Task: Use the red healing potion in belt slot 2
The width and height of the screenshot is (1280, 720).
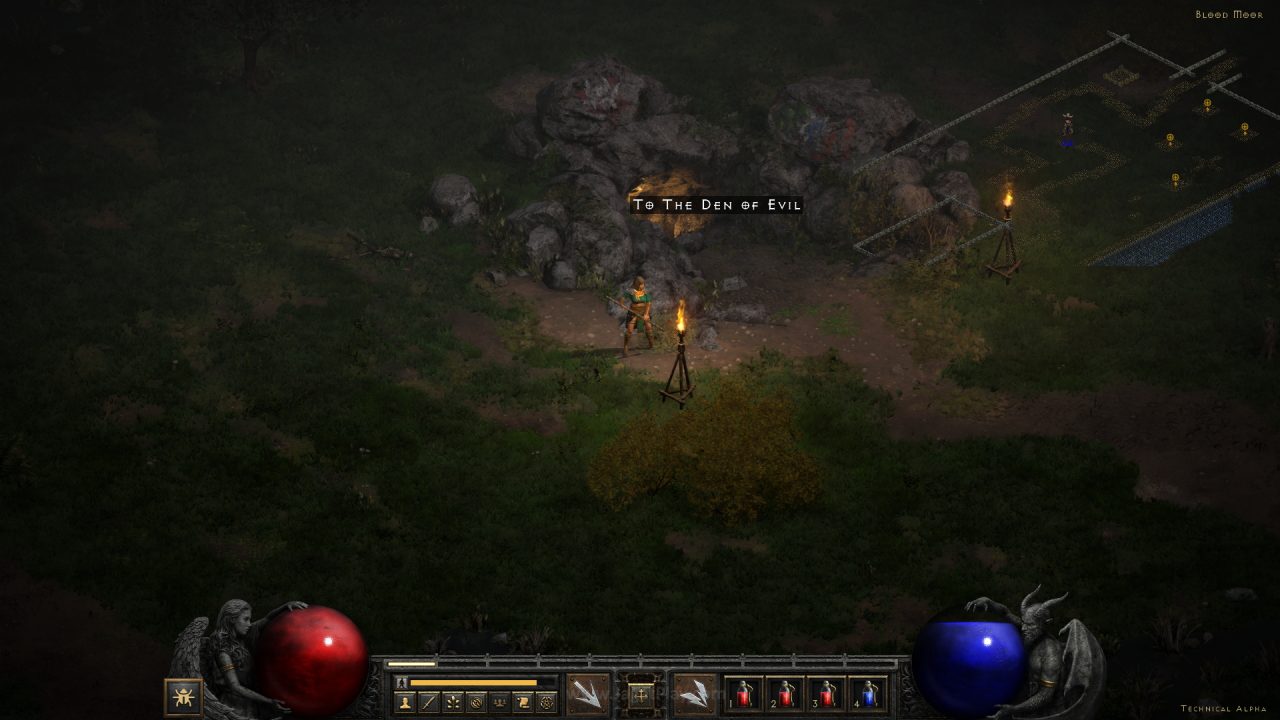Action: pos(785,694)
